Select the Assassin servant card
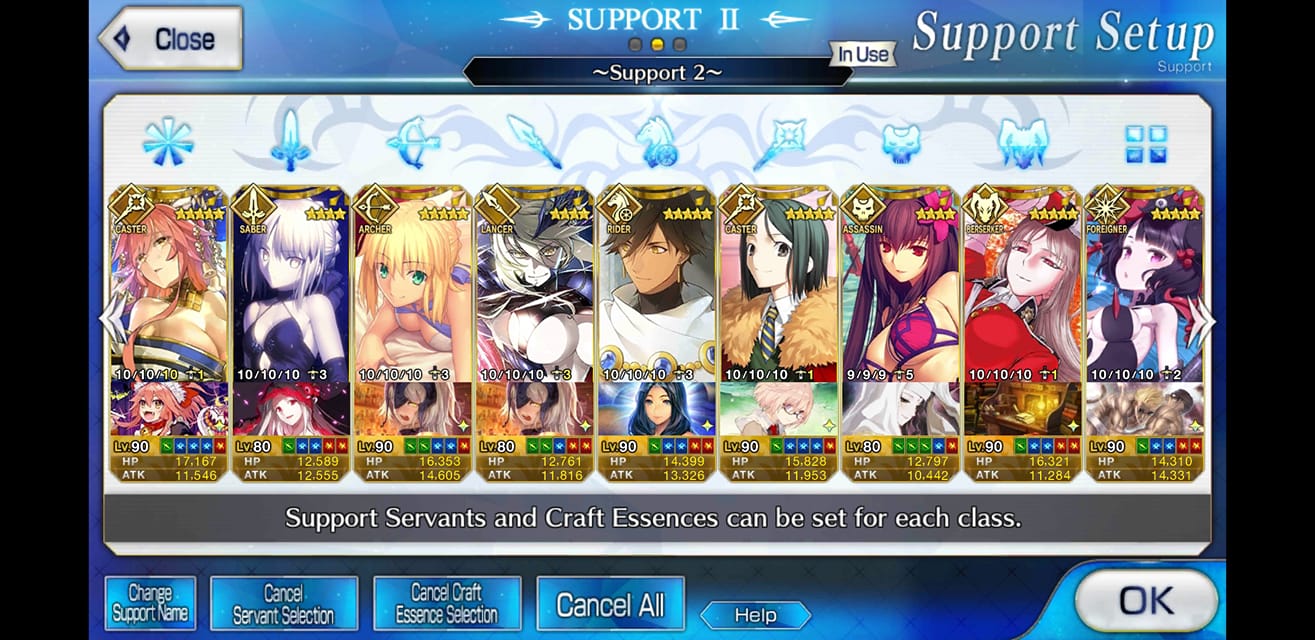This screenshot has height=640, width=1315. 900,290
